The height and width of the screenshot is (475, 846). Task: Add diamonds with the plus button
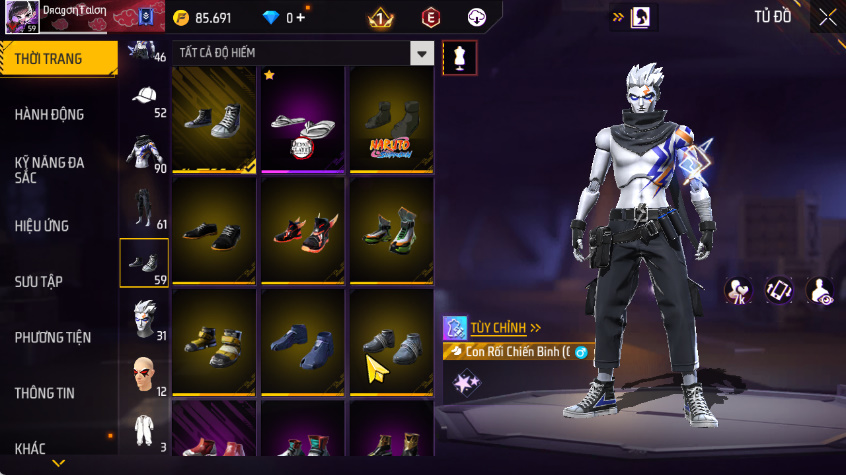click(300, 17)
